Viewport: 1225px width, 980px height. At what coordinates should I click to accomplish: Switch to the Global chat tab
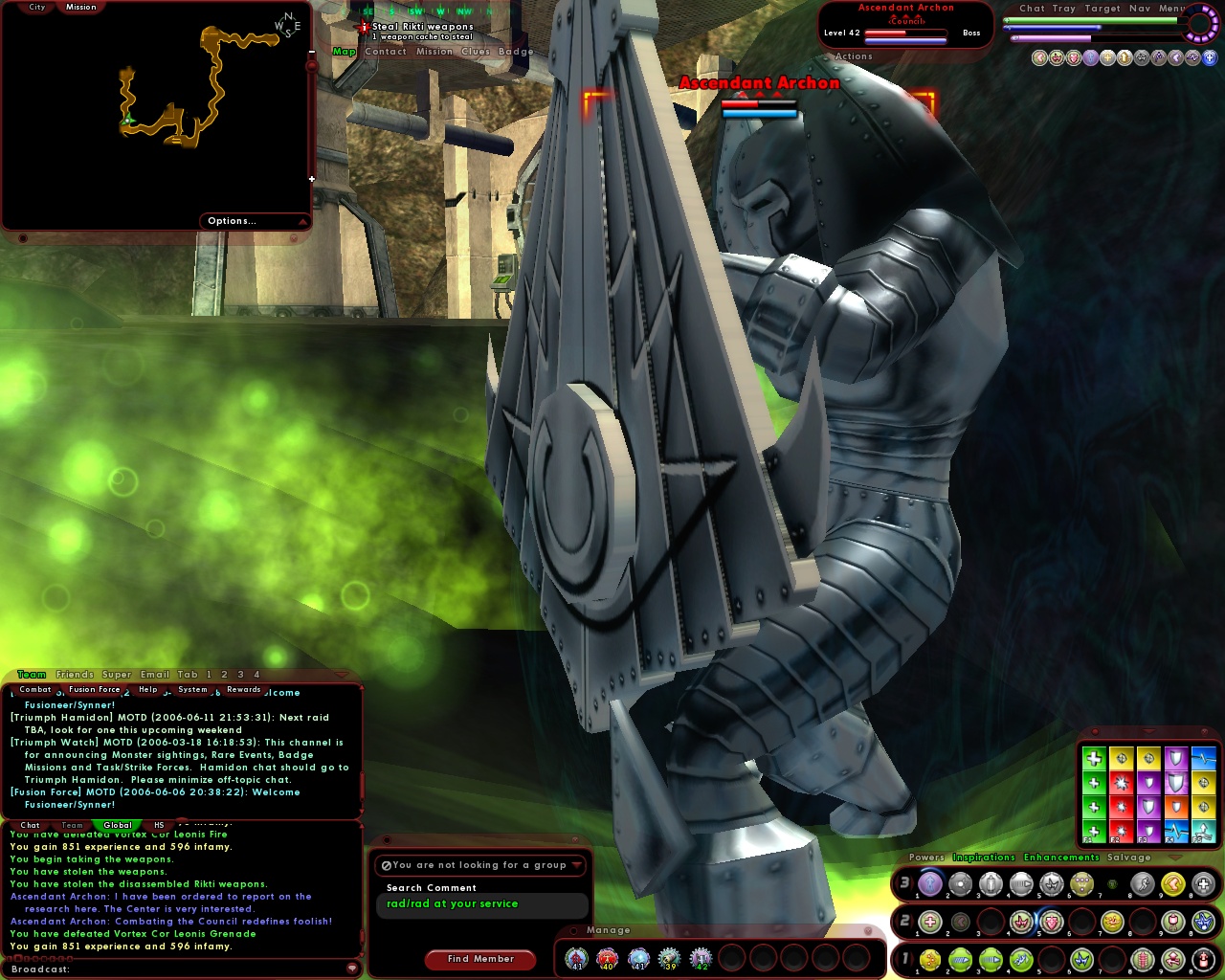117,825
